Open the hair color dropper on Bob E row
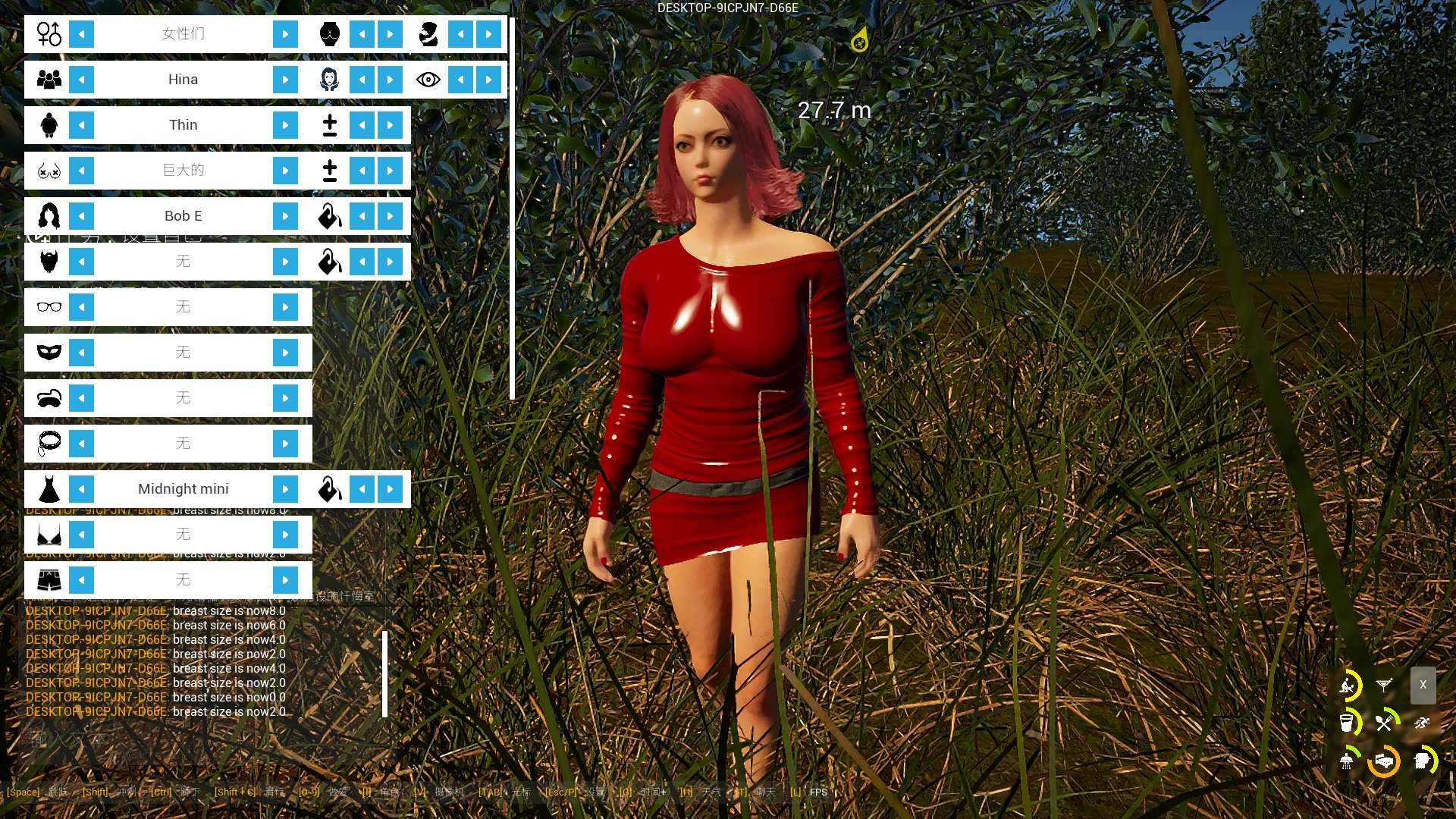Image resolution: width=1456 pixels, height=819 pixels. [x=329, y=215]
